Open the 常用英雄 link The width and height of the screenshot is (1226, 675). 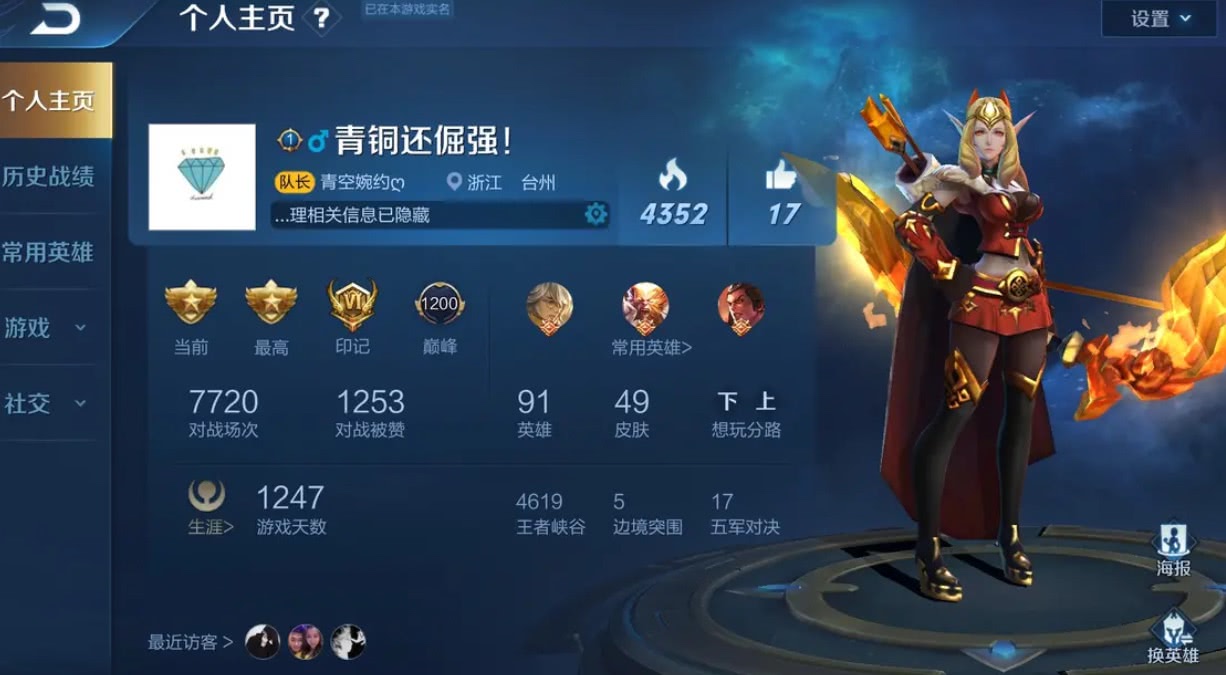652,348
